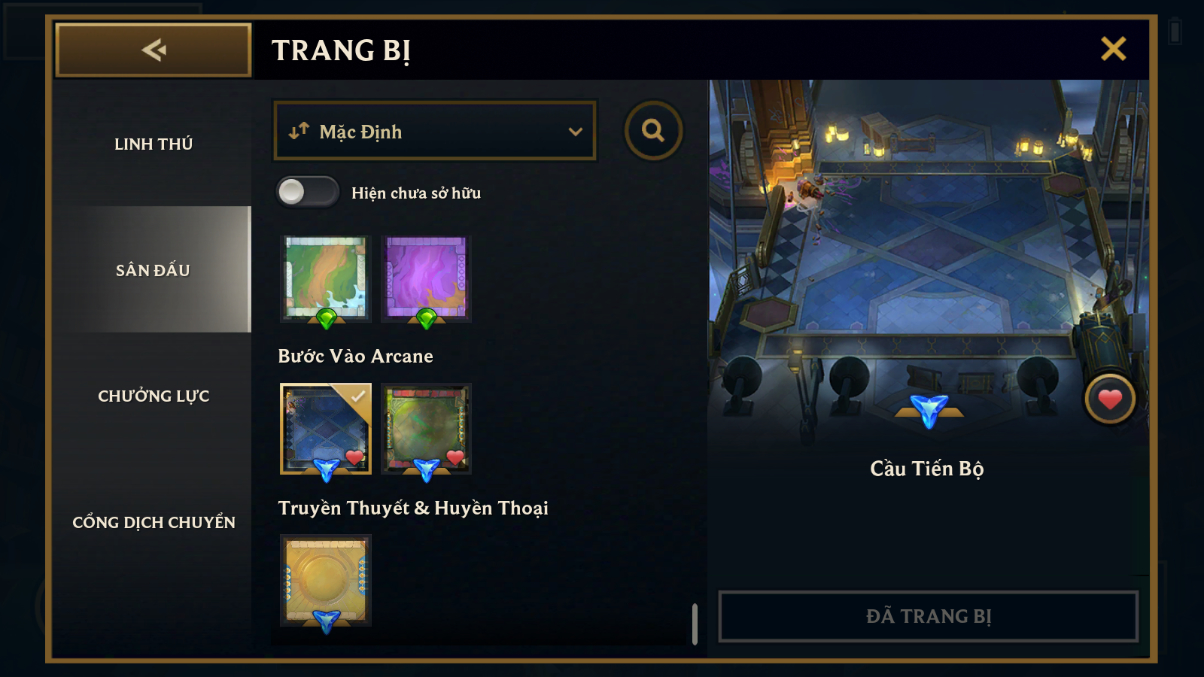The height and width of the screenshot is (677, 1204).
Task: Open the Chưởng Lực tab
Action: (x=153, y=396)
